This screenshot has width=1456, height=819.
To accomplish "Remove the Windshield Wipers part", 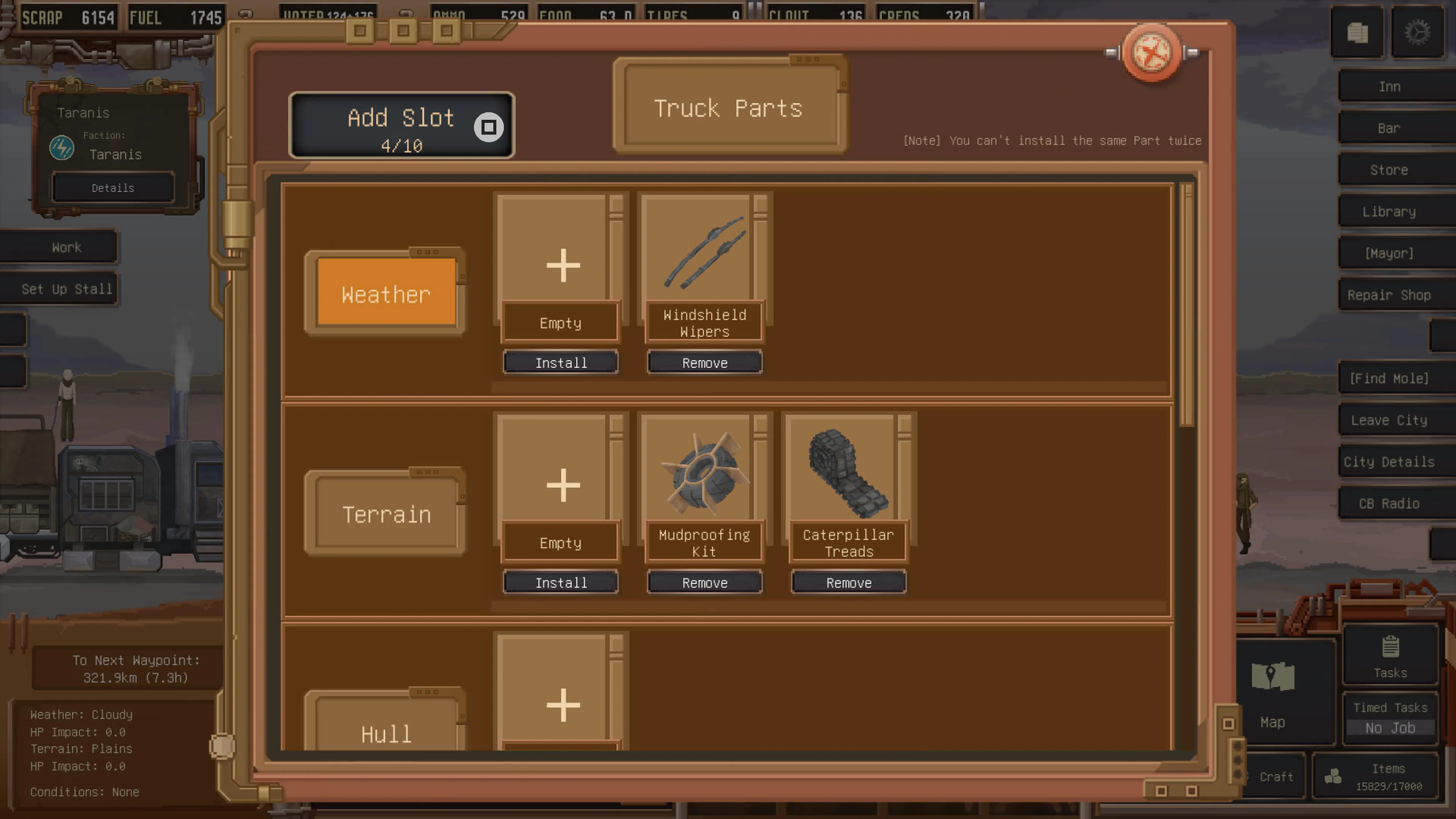I will [704, 362].
